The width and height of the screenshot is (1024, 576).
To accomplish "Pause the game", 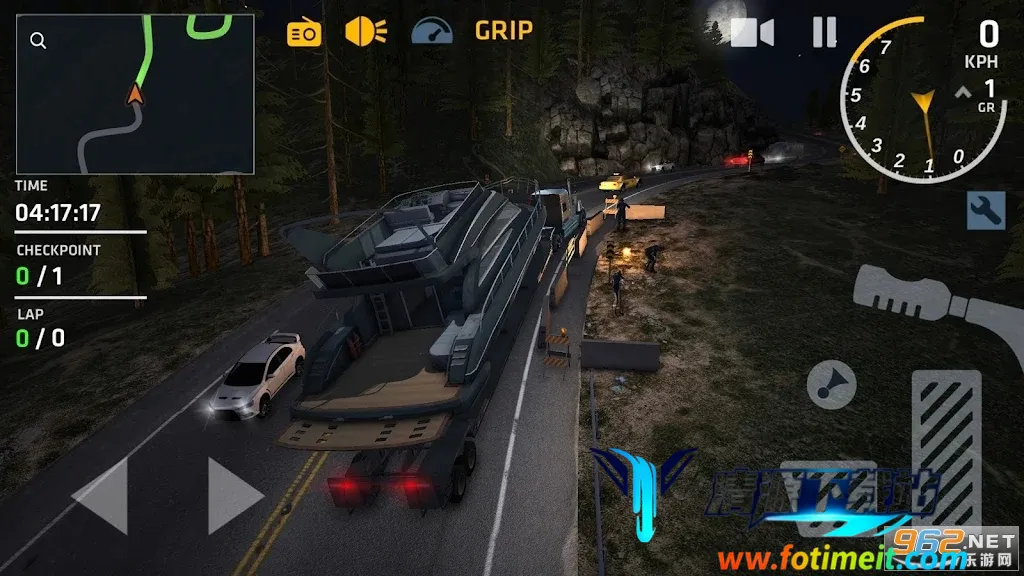I will click(824, 33).
